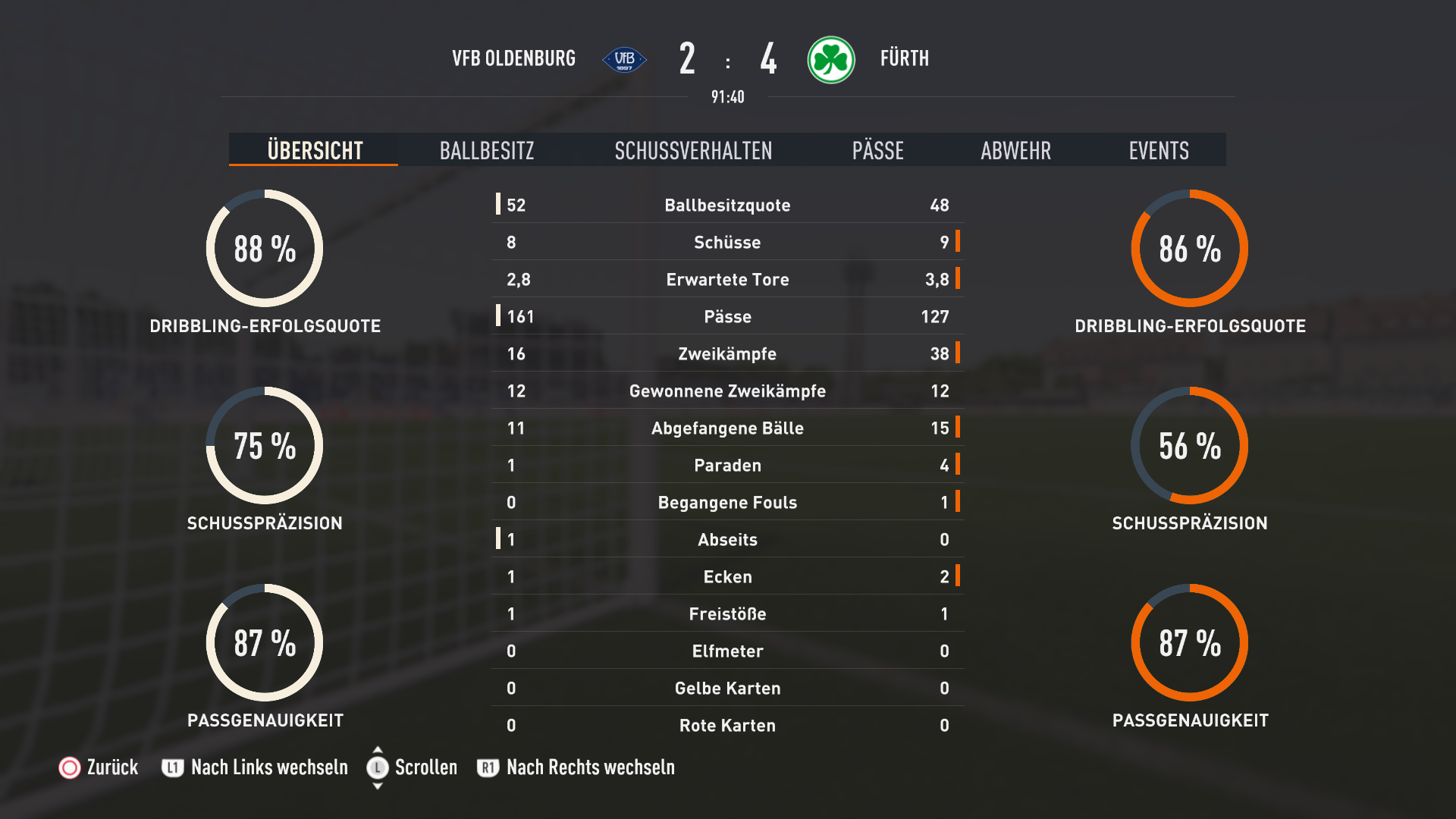Select the Übersicht tab
Screen dimensions: 1456x819
315,150
